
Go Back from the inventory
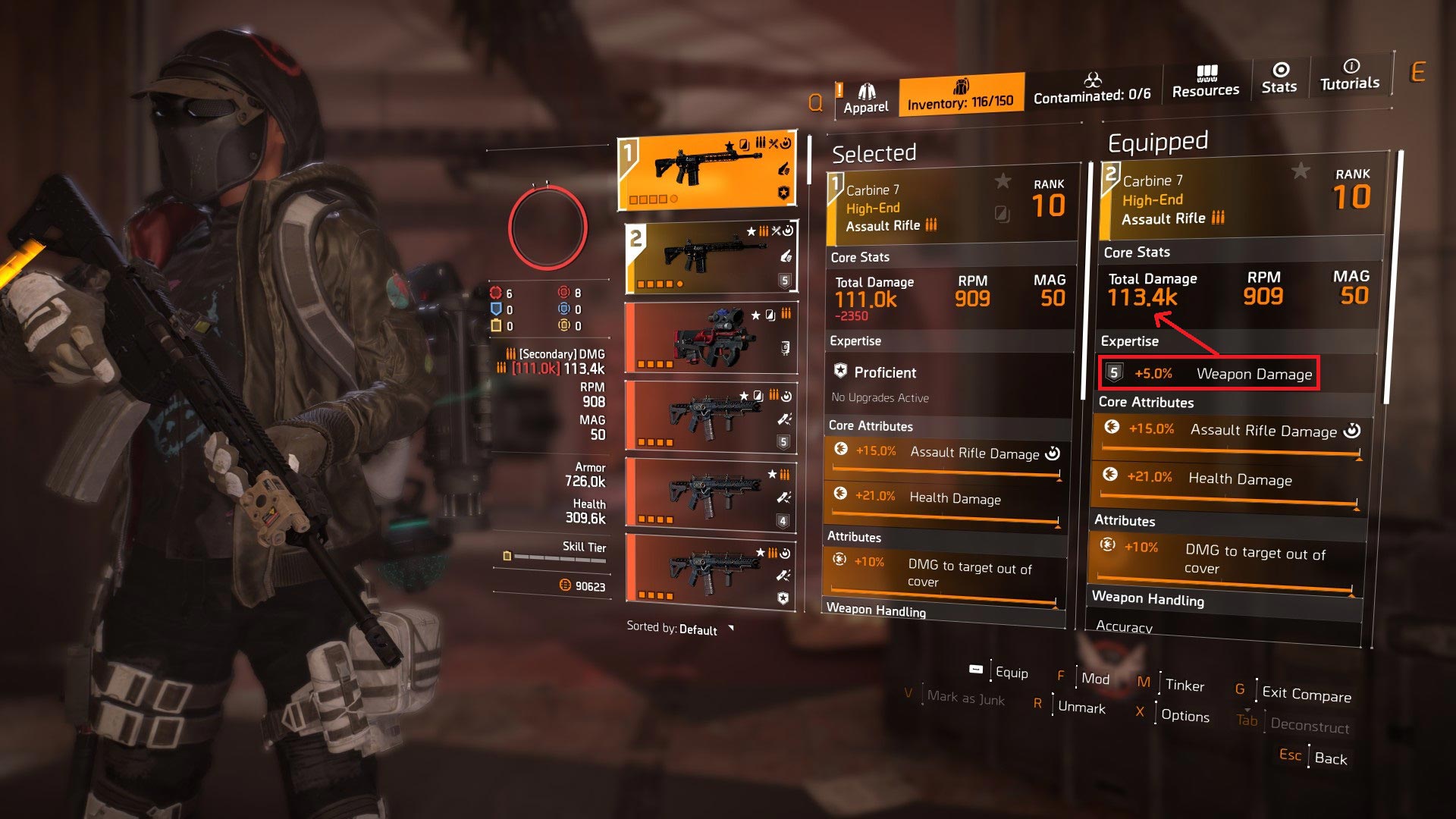[x=1330, y=758]
